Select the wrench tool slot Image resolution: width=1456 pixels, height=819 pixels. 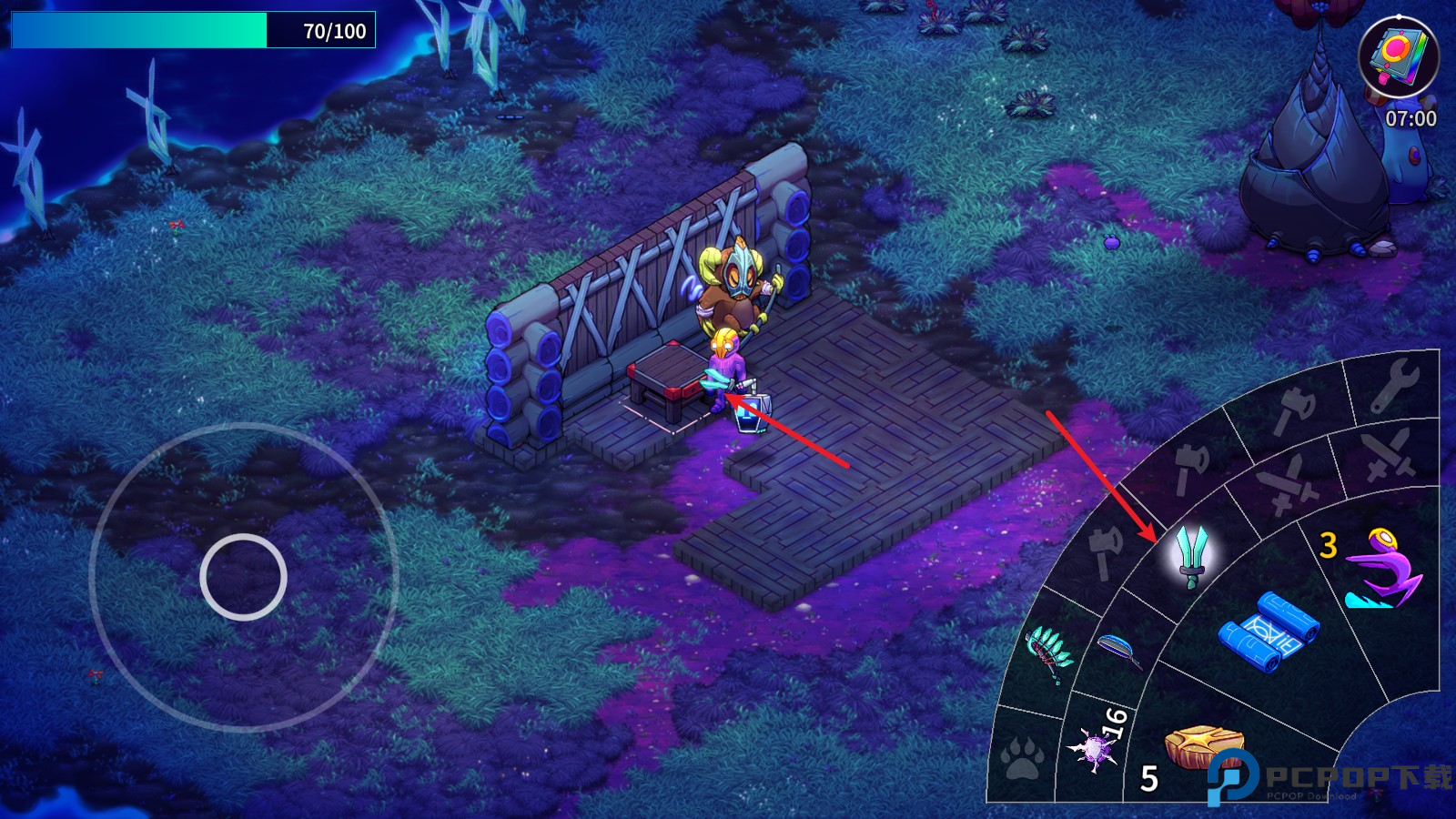tap(1394, 387)
